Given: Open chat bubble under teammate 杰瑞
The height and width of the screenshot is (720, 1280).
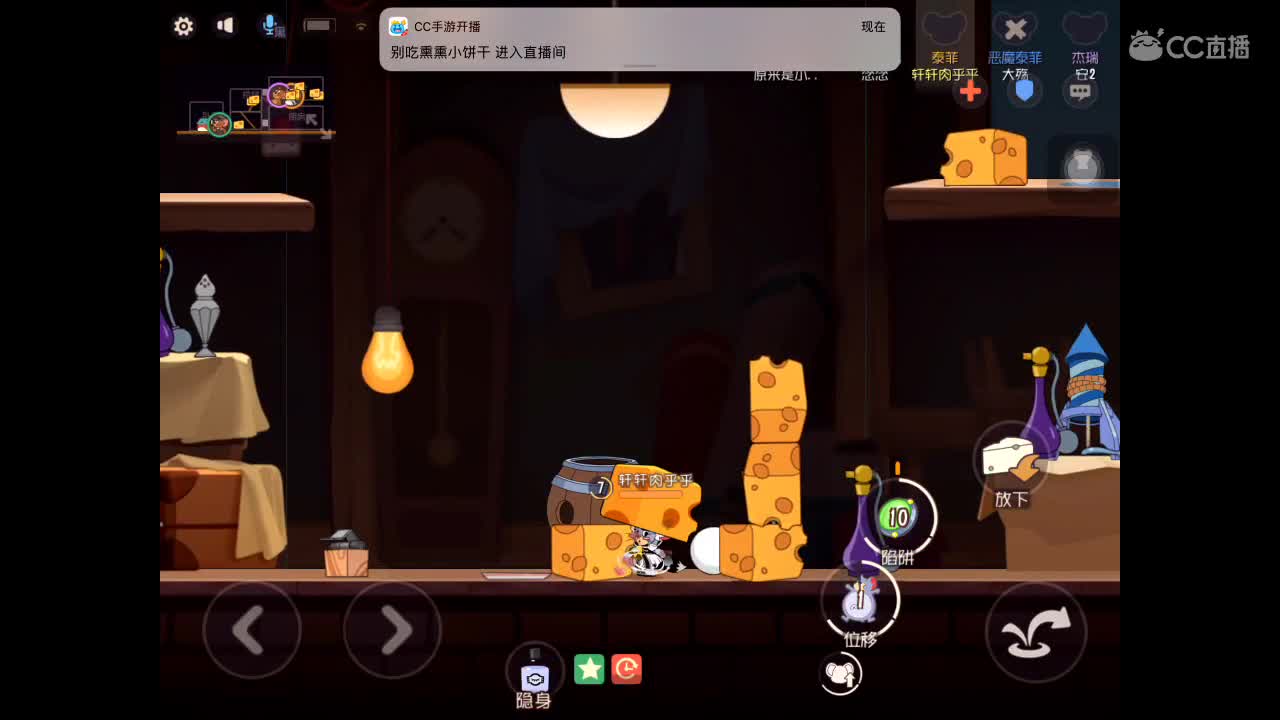Looking at the screenshot, I should [1081, 91].
